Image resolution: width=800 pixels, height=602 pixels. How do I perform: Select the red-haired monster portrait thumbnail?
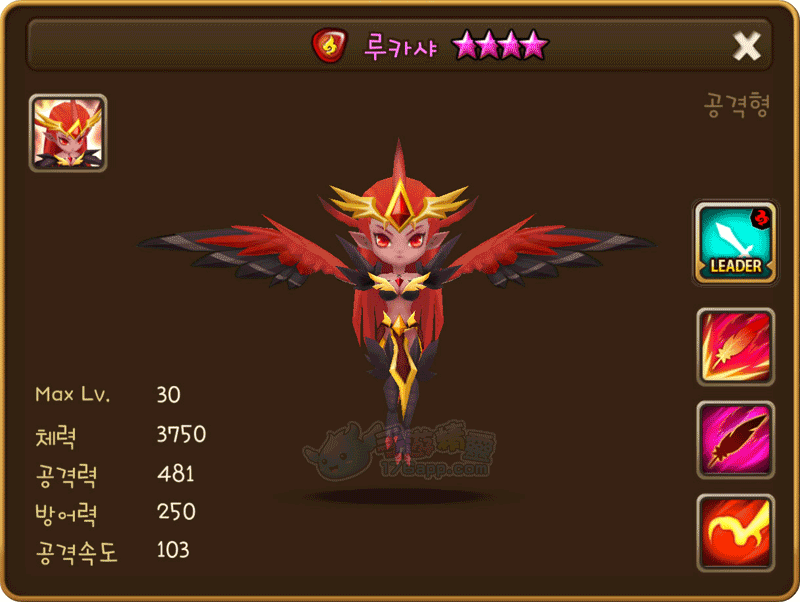(x=68, y=134)
